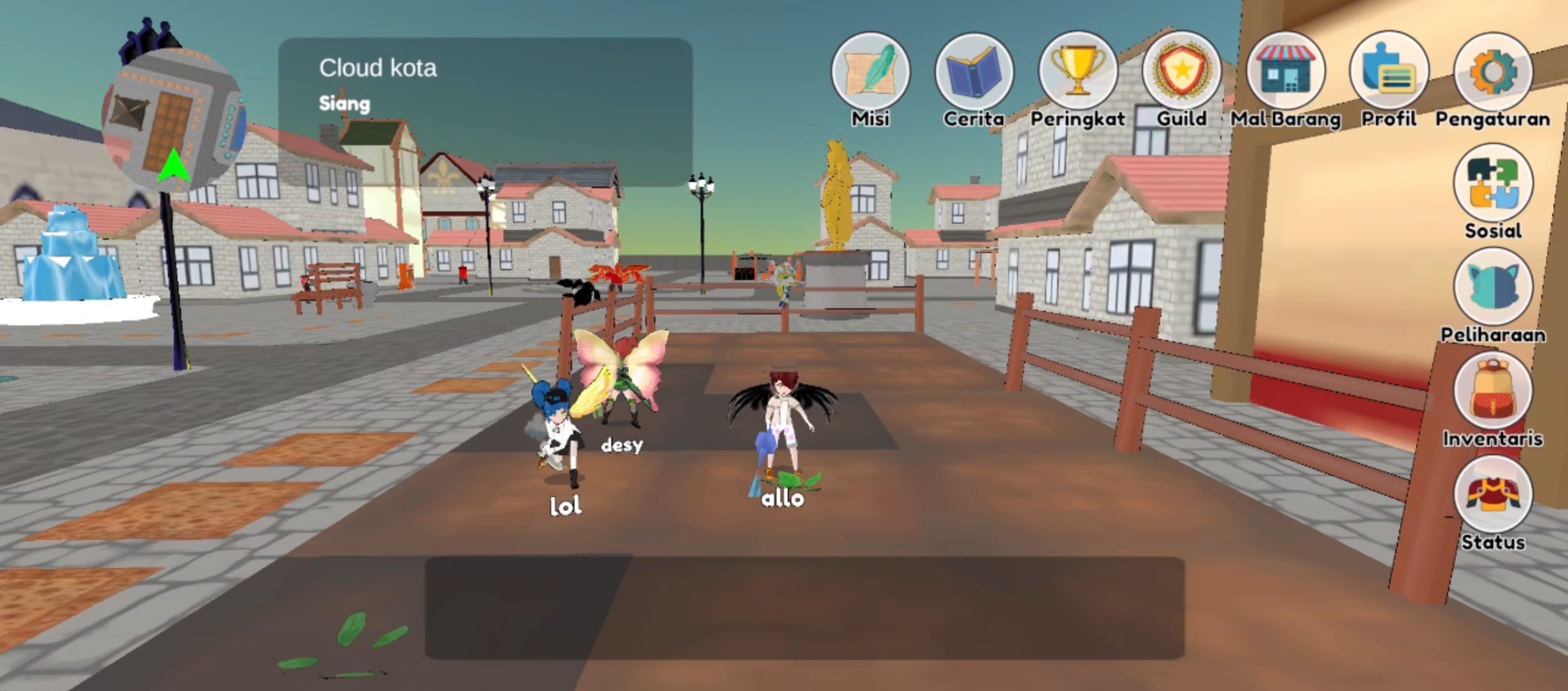
Task: Open the Misi quest menu
Action: tap(870, 72)
